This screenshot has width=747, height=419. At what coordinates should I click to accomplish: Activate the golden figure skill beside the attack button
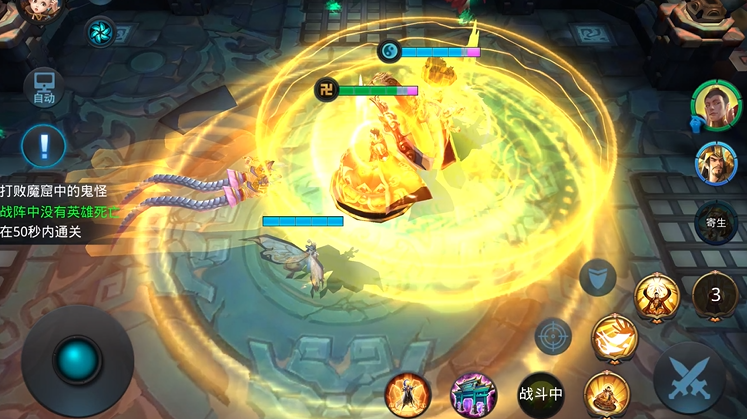pos(606,393)
